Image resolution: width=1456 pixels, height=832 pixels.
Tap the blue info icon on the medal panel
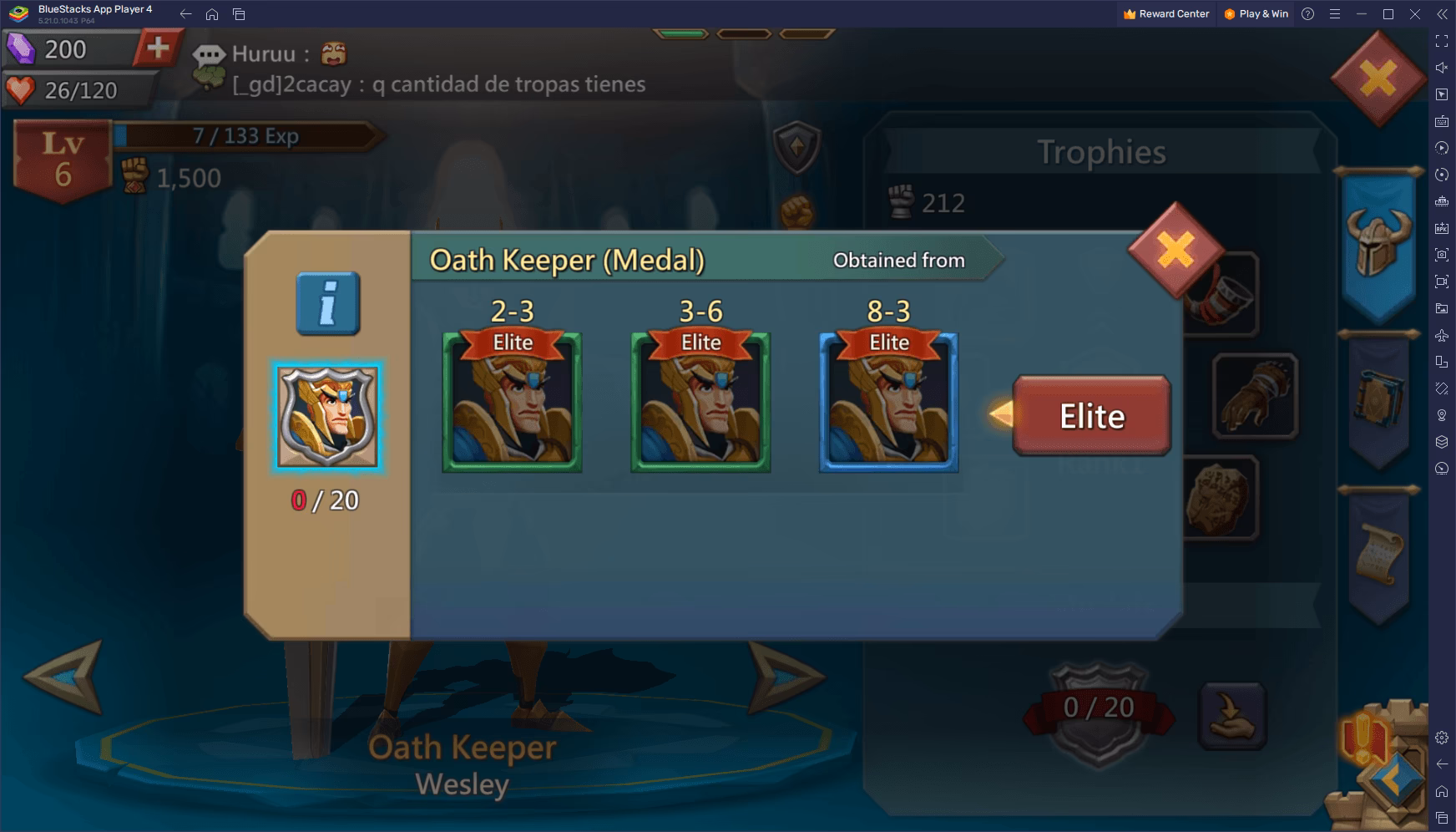[x=327, y=302]
